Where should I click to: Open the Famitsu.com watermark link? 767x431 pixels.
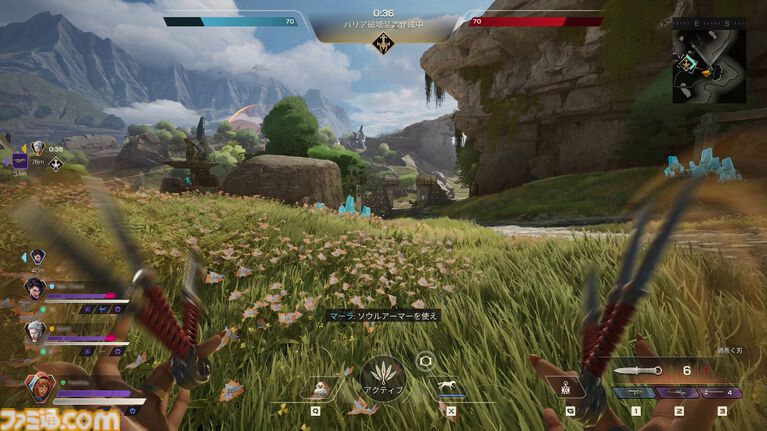click(60, 418)
